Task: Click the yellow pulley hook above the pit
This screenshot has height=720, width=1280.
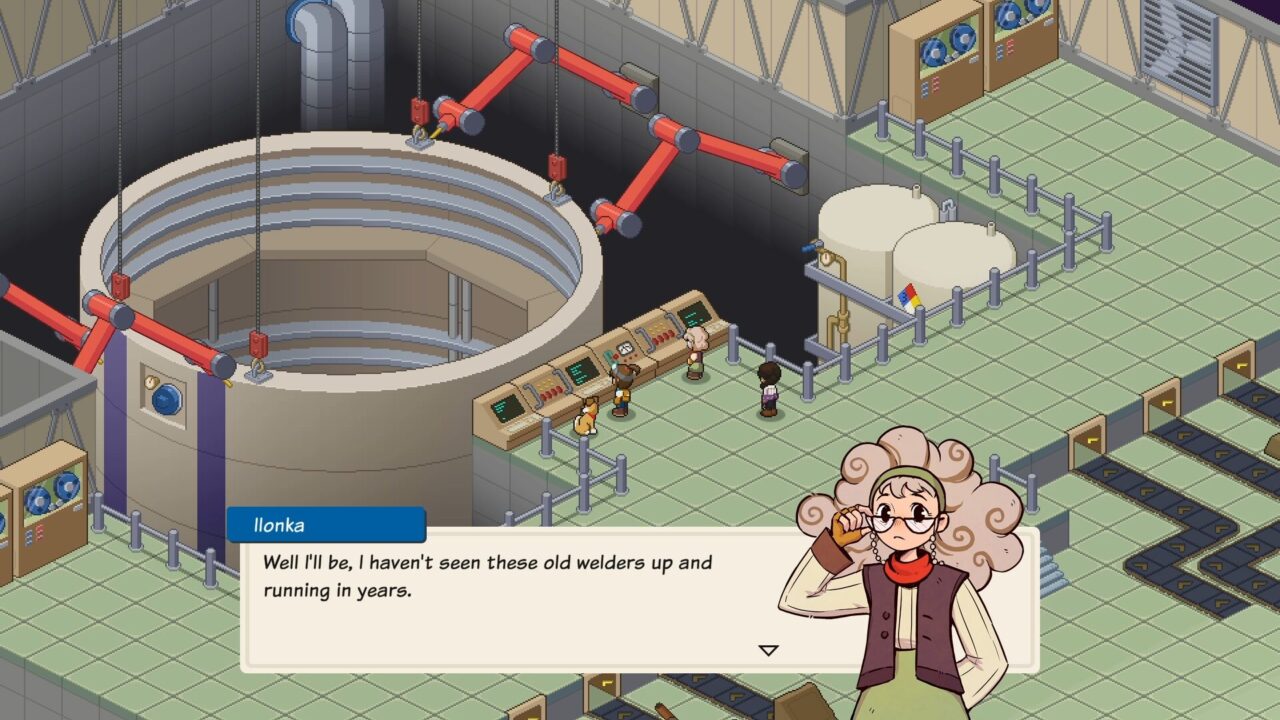Action: 420,131
